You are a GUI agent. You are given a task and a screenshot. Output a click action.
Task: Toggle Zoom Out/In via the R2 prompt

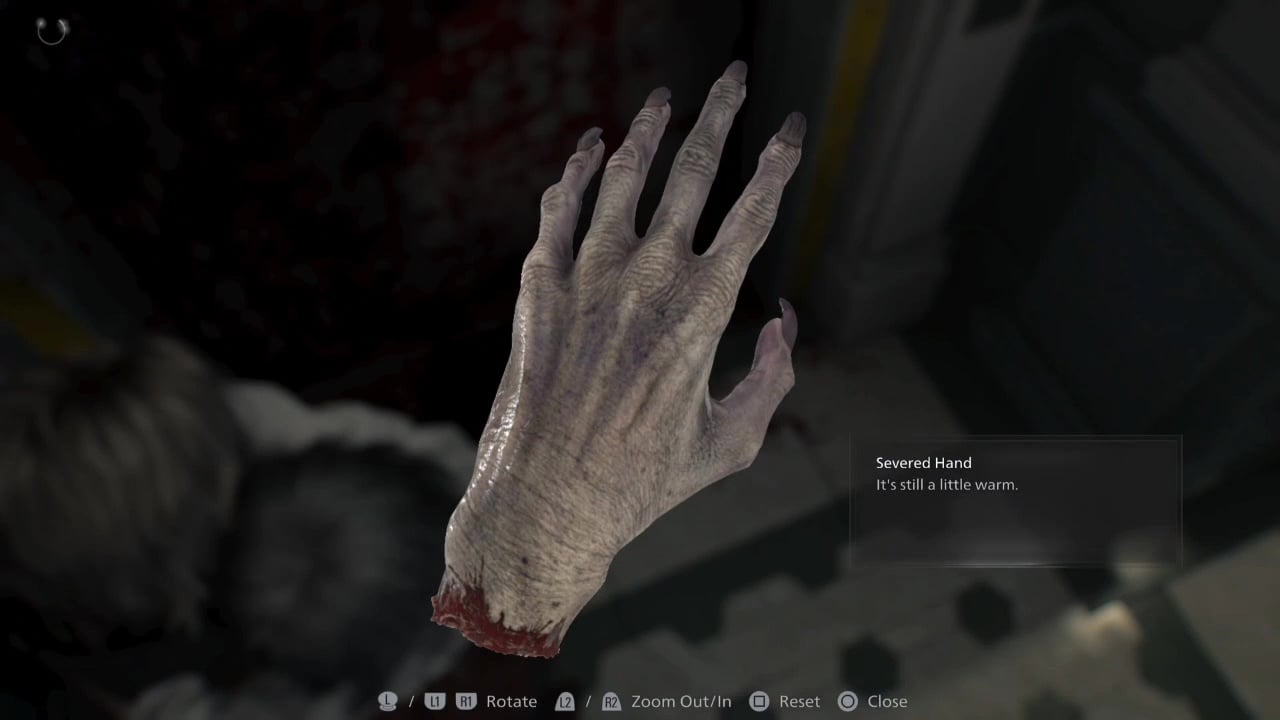pos(611,701)
